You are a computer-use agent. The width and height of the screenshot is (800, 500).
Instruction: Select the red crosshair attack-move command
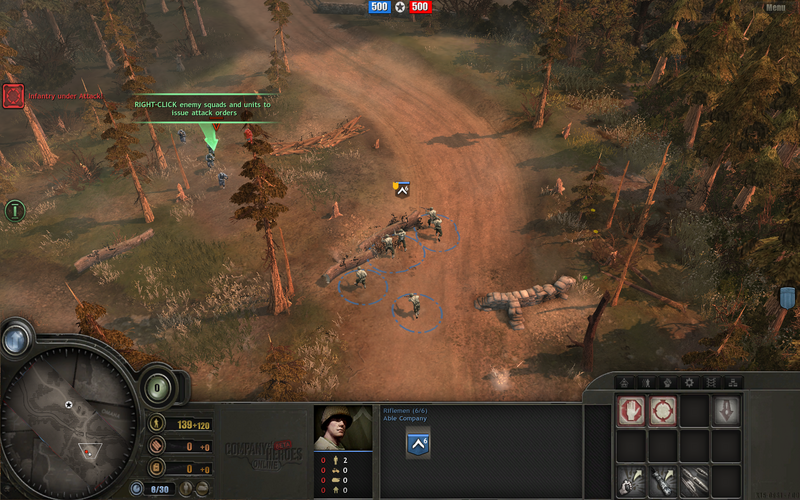tap(662, 411)
